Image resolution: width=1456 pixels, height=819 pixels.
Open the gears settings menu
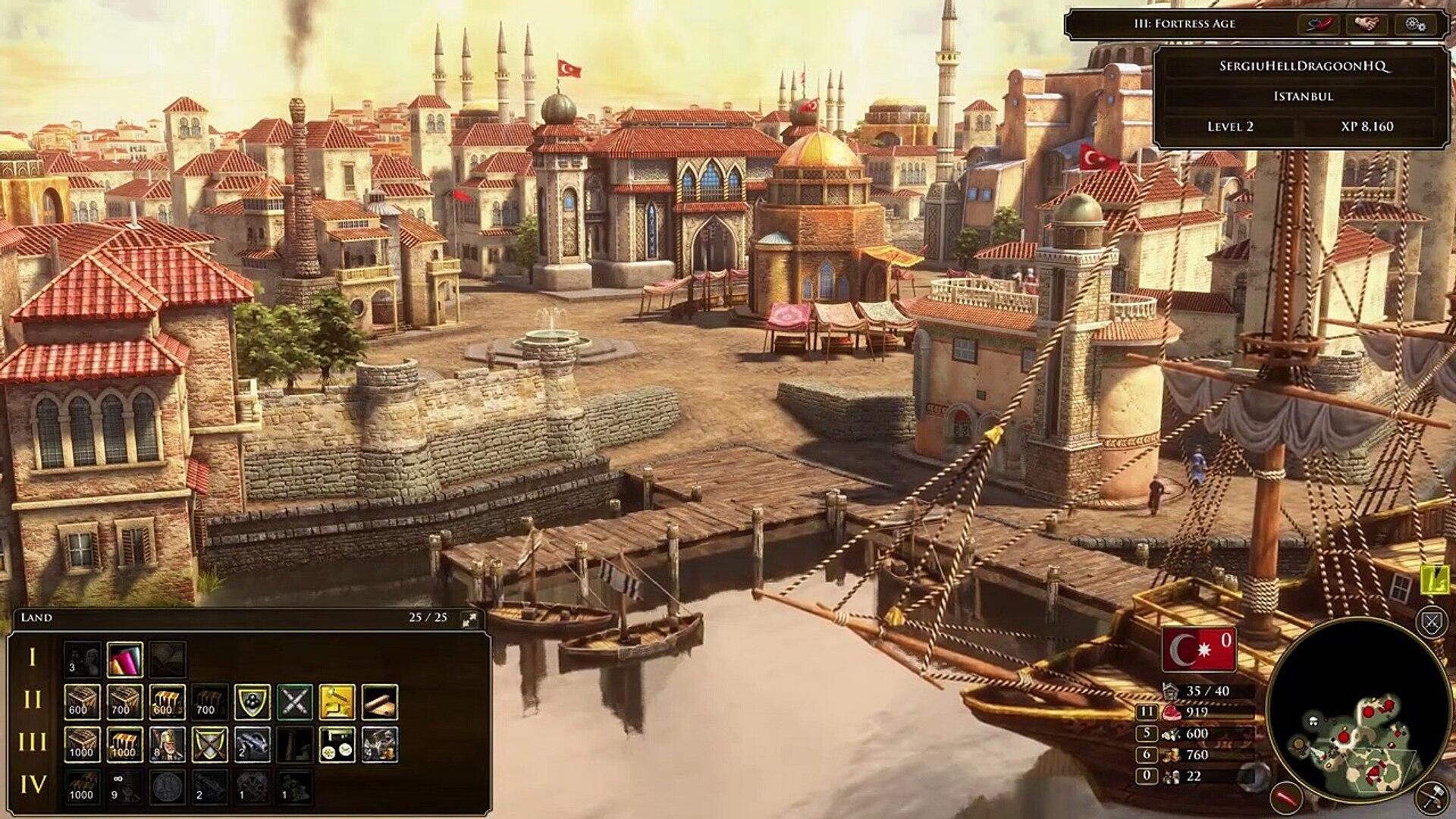coord(1415,24)
